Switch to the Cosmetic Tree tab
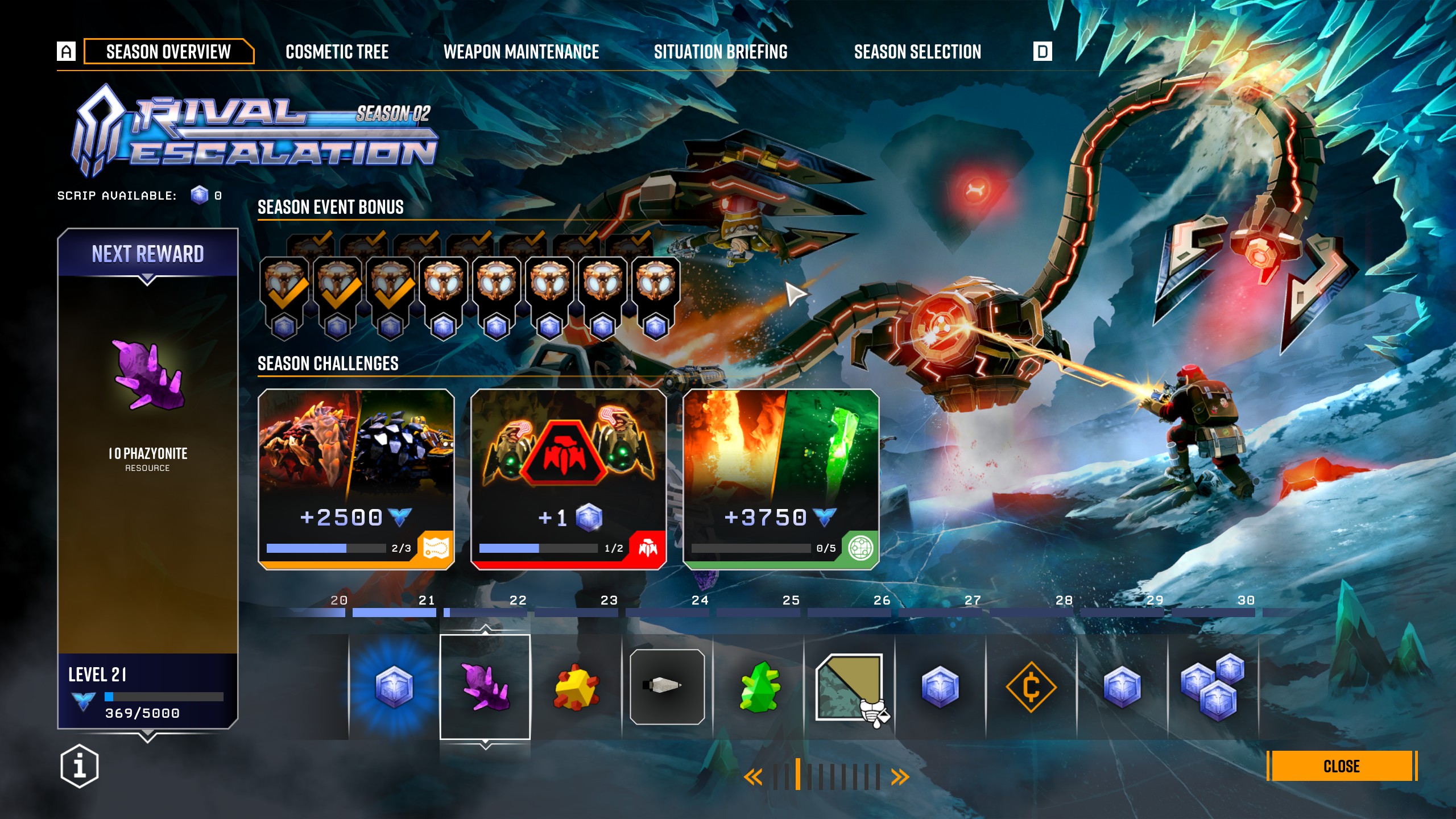 (337, 52)
